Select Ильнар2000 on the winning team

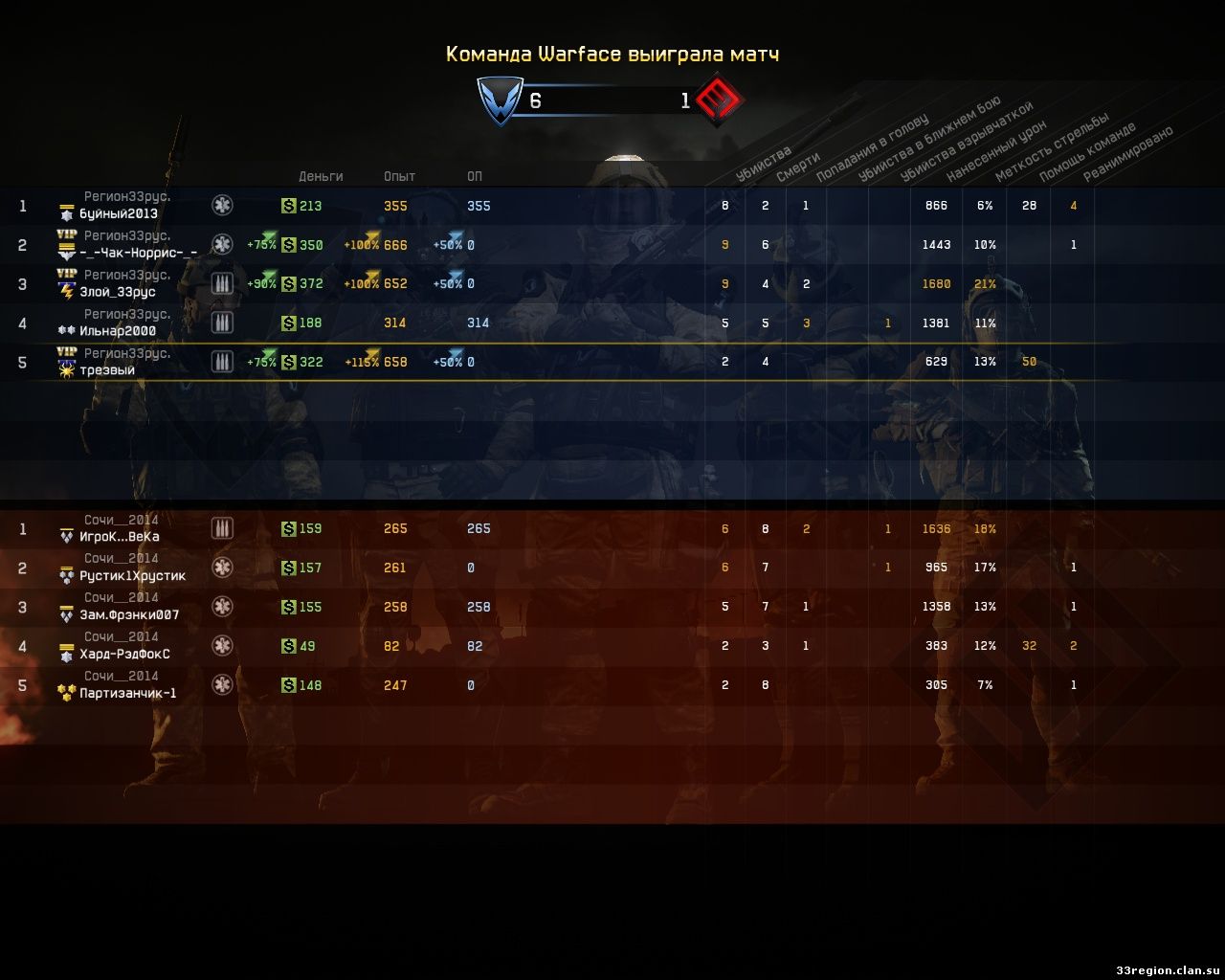(x=118, y=331)
